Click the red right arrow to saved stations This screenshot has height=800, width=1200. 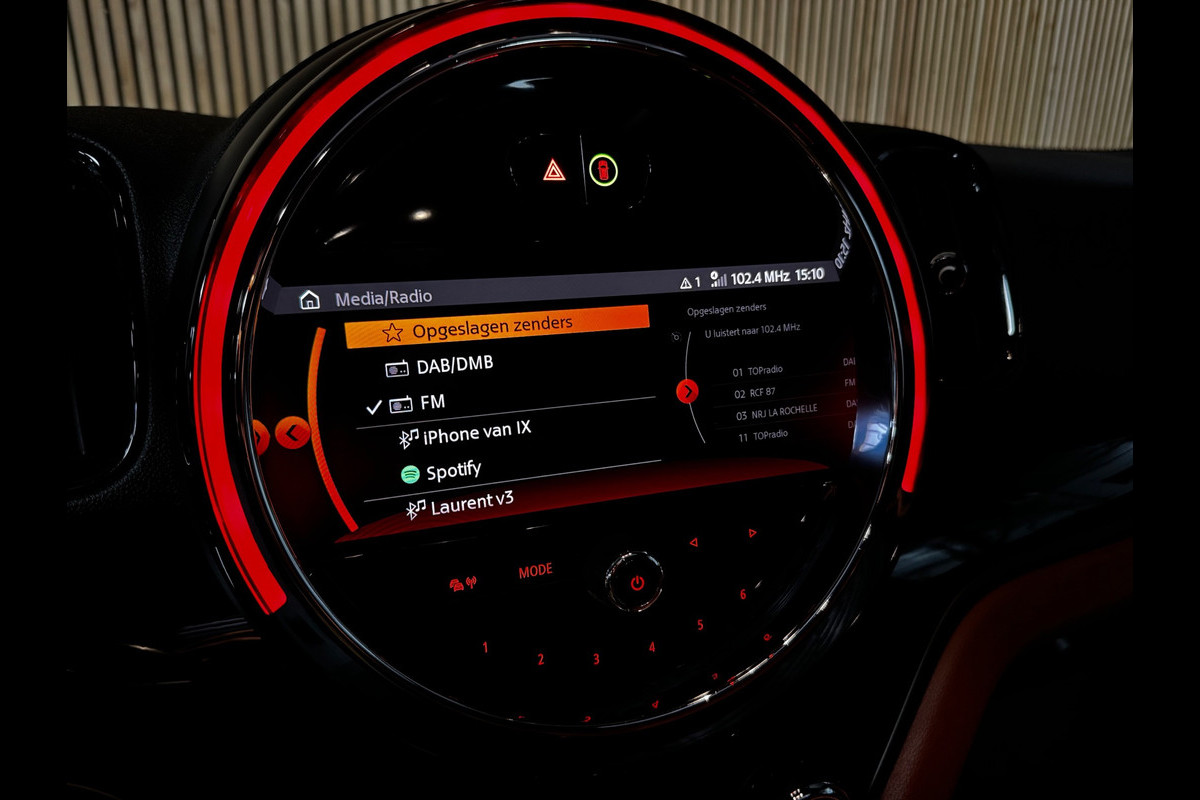coord(687,391)
